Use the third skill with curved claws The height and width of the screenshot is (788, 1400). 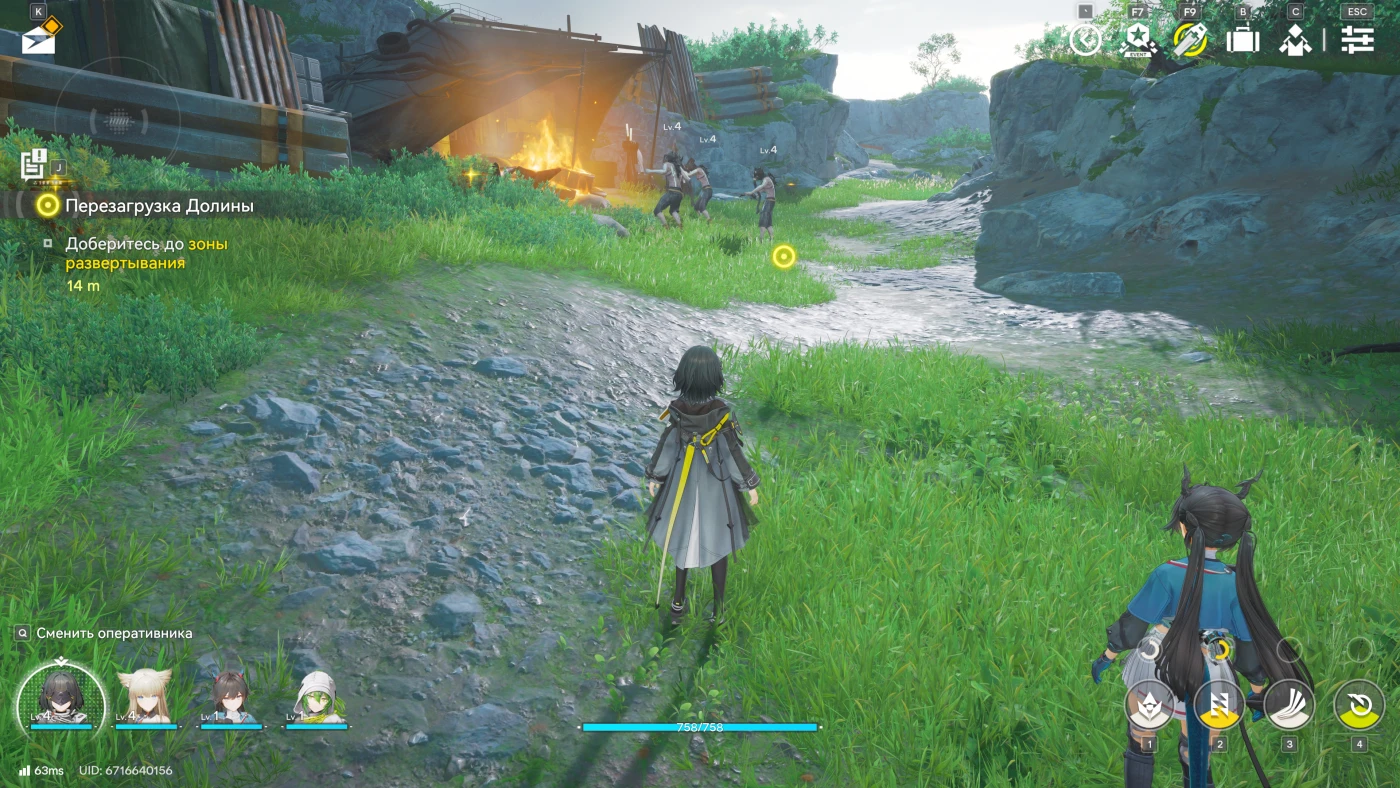click(x=1289, y=704)
